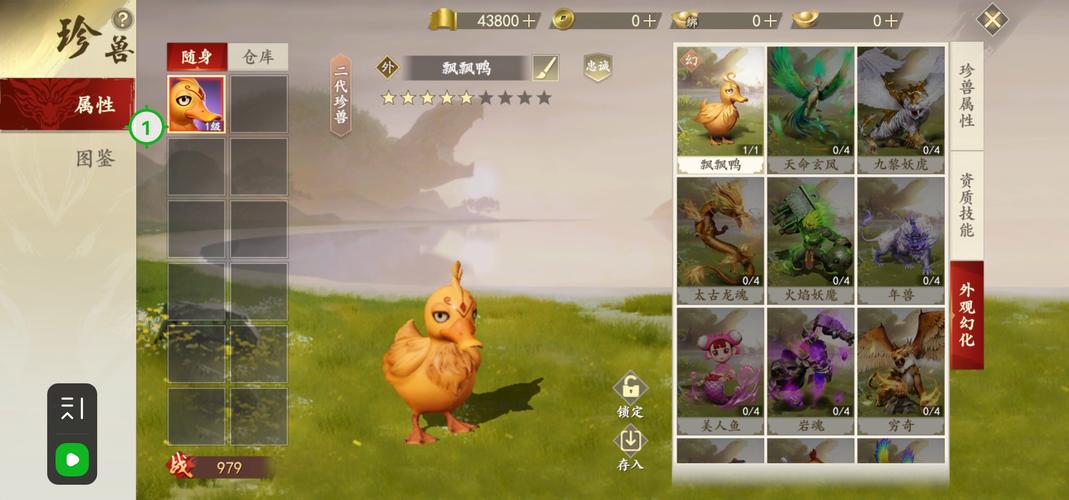This screenshot has height=500, width=1069.
Task: Select the 太古龙魂 appearance card
Action: pyautogui.click(x=719, y=238)
